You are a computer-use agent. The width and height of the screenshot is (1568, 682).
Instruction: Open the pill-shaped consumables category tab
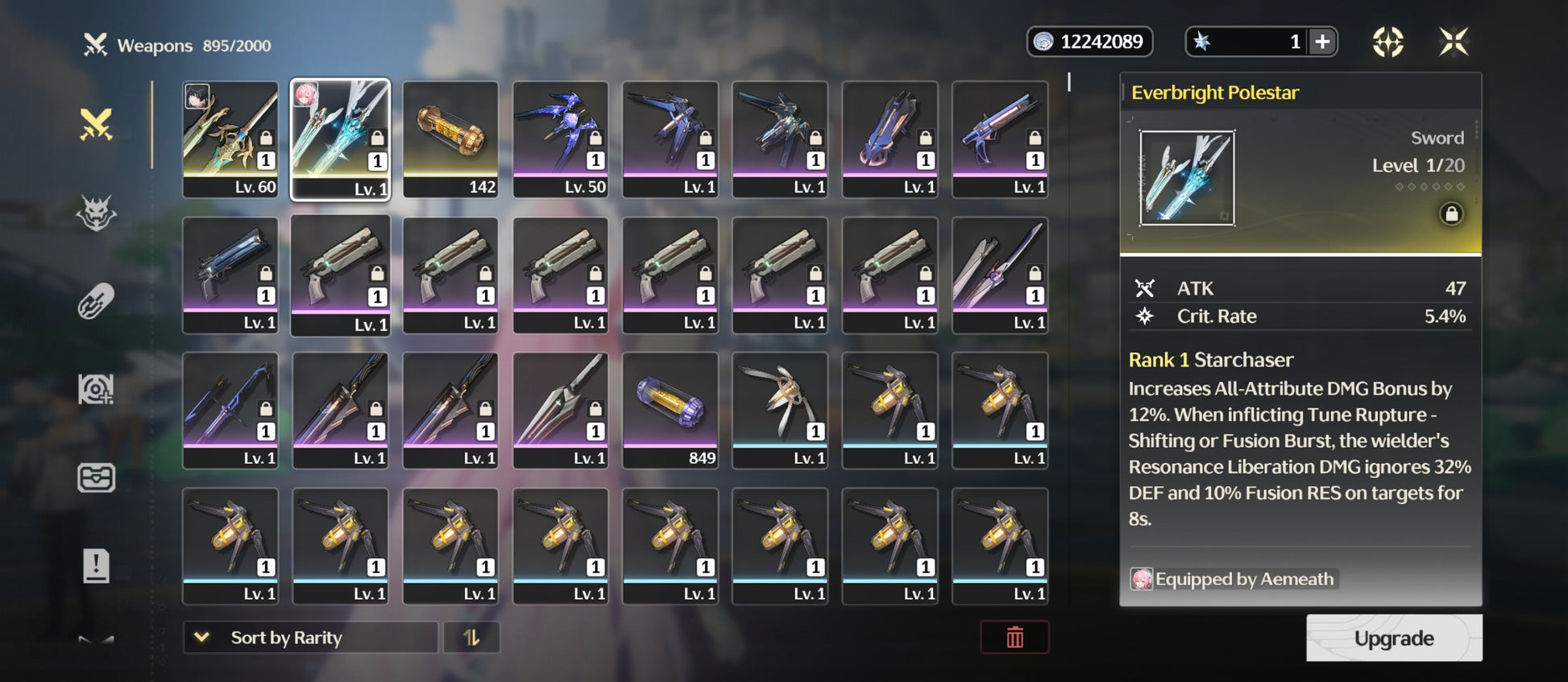[96, 302]
